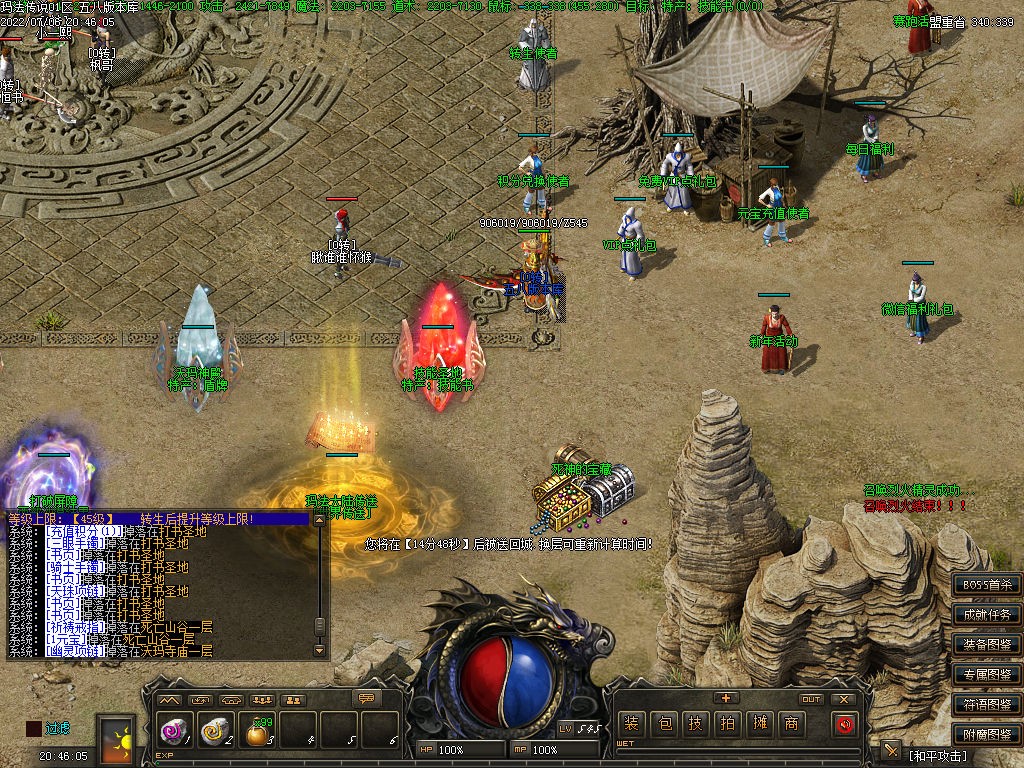Screen dimensions: 1024x768
Task: Open the 成就任务 achievements panel
Action: click(x=987, y=614)
